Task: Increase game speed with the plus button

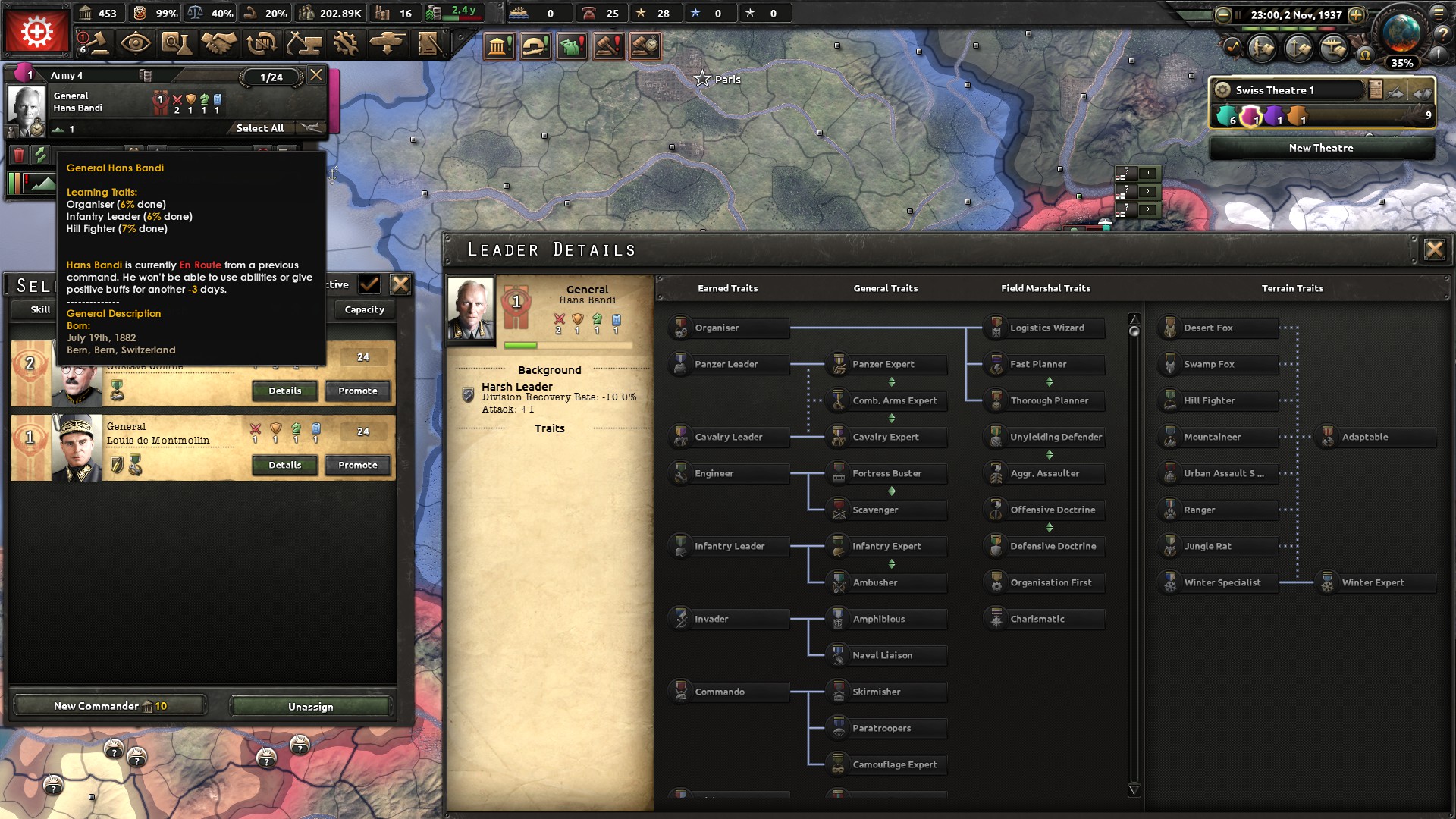Action: [x=1356, y=14]
